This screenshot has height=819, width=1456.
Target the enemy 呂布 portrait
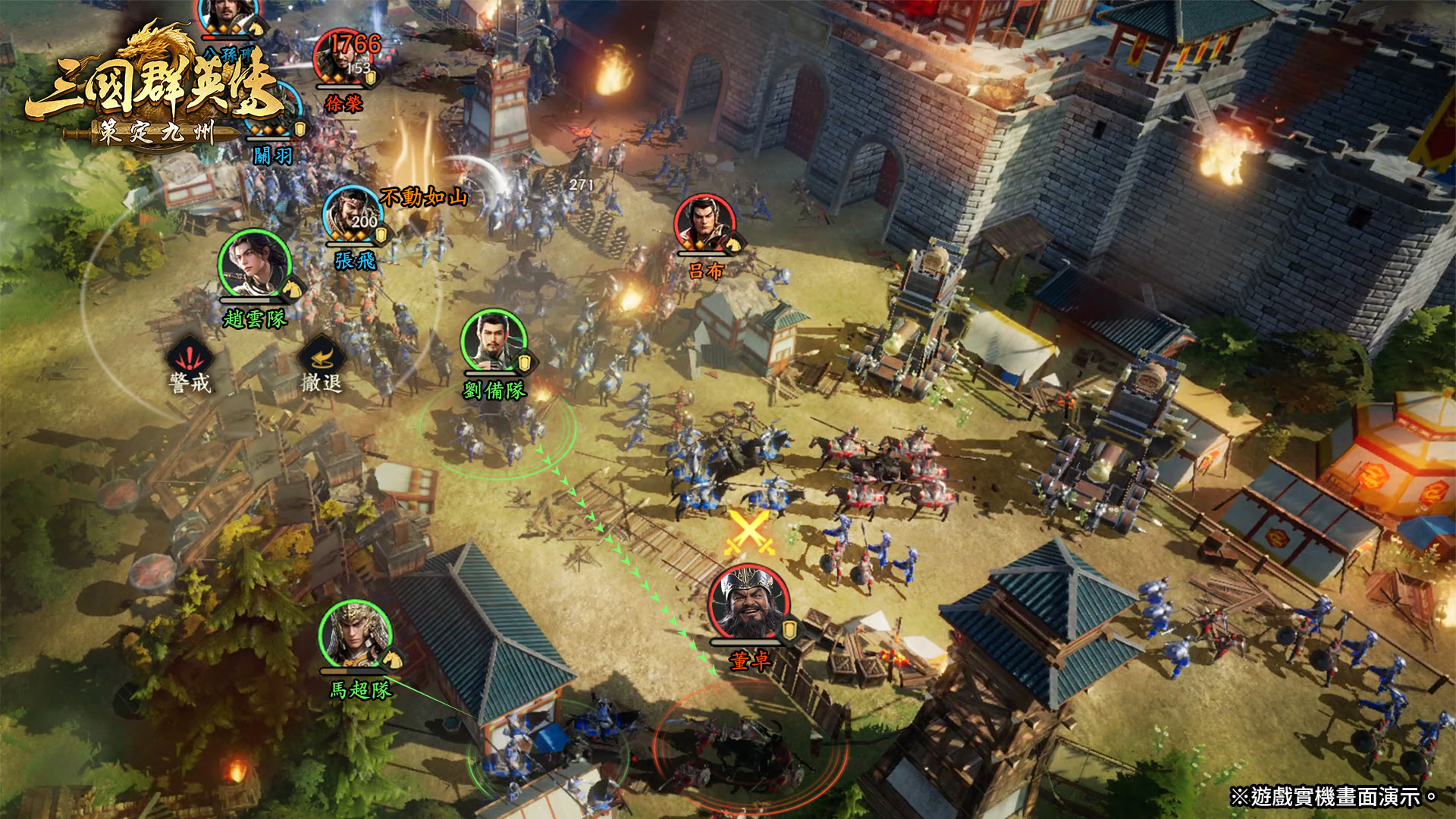[705, 224]
